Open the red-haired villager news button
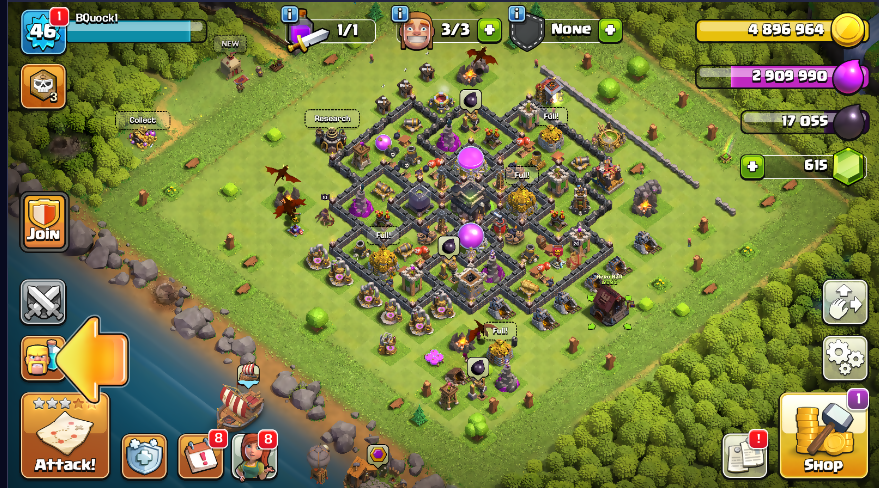 [253, 455]
